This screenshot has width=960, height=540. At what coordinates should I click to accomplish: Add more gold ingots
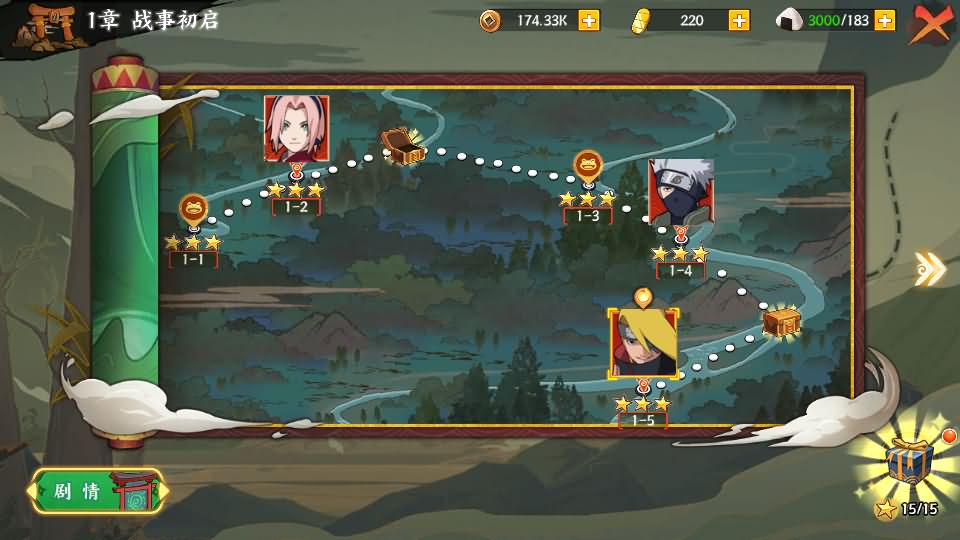(739, 20)
